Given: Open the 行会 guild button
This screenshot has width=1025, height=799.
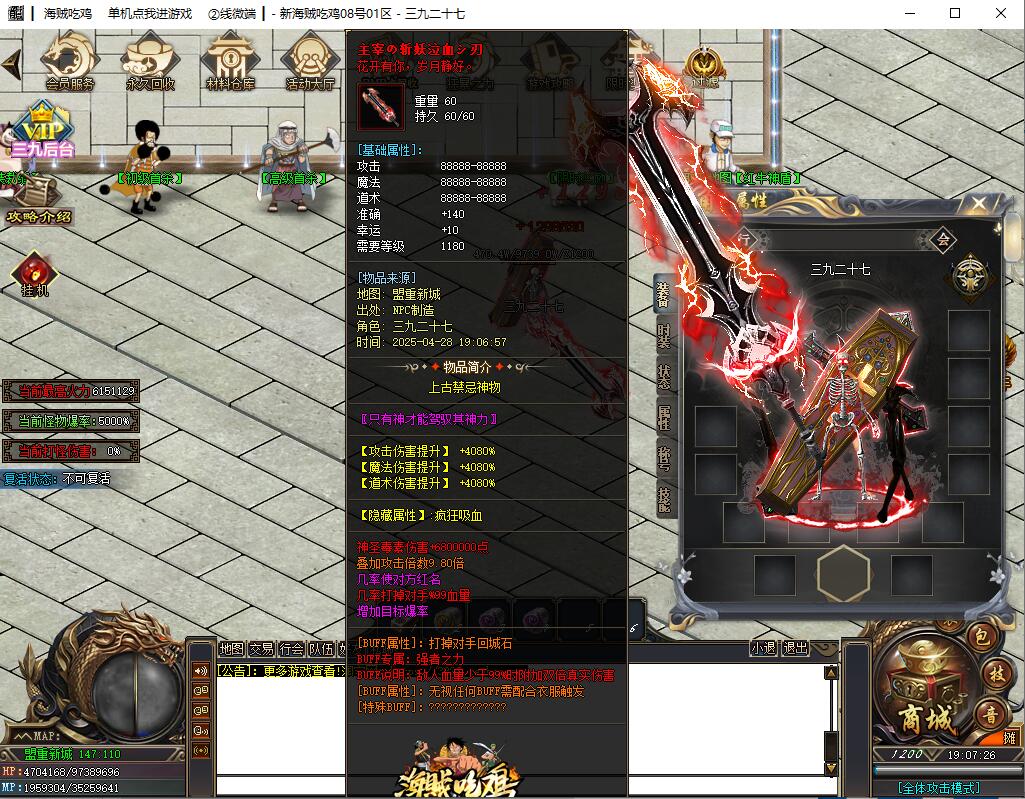Looking at the screenshot, I should (x=291, y=648).
